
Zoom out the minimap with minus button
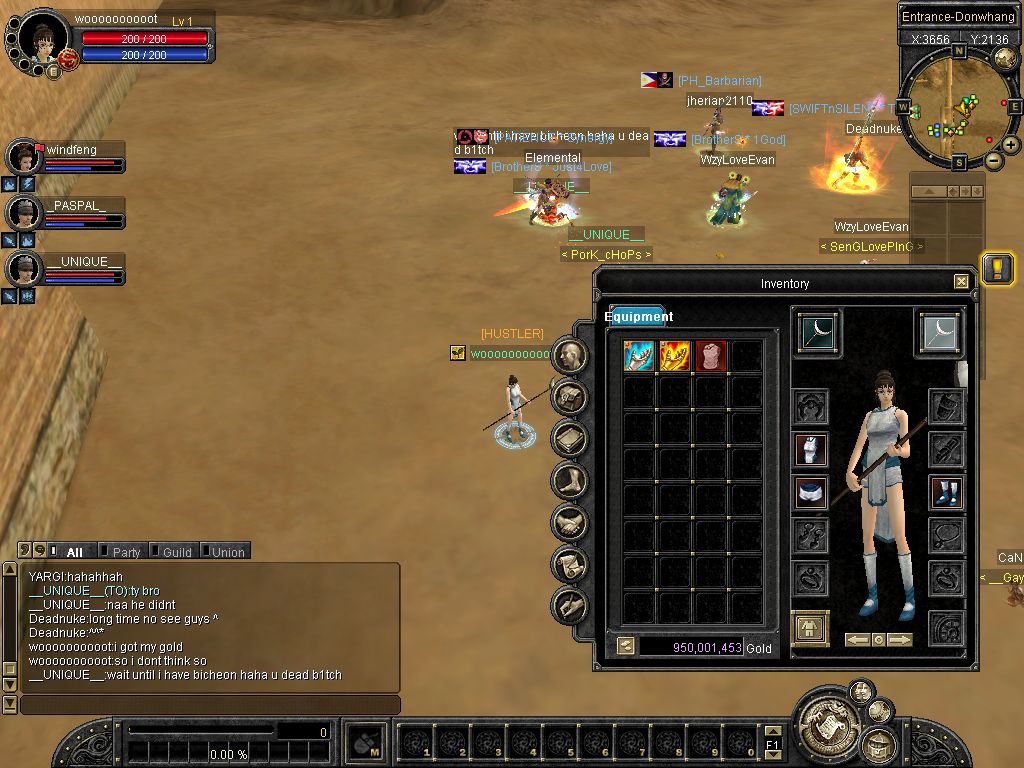coord(993,160)
